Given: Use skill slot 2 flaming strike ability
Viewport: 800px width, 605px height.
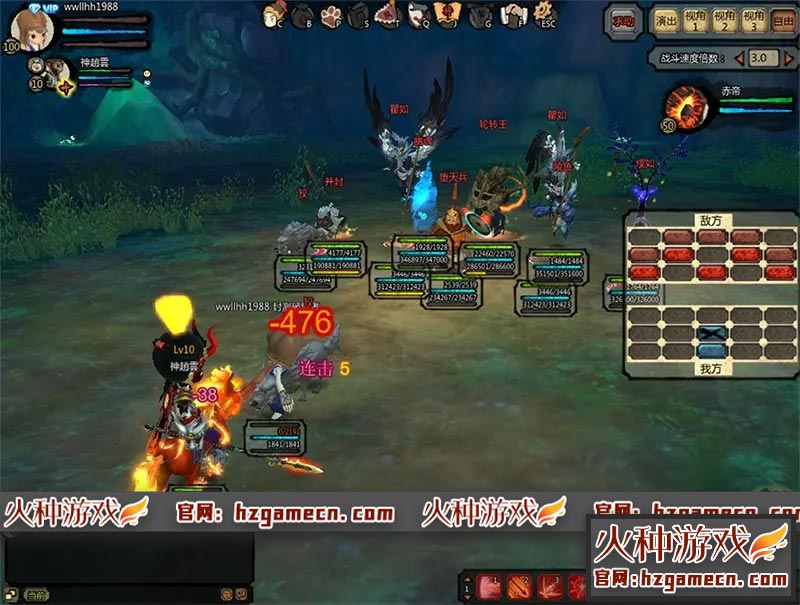Looking at the screenshot, I should 519,586.
